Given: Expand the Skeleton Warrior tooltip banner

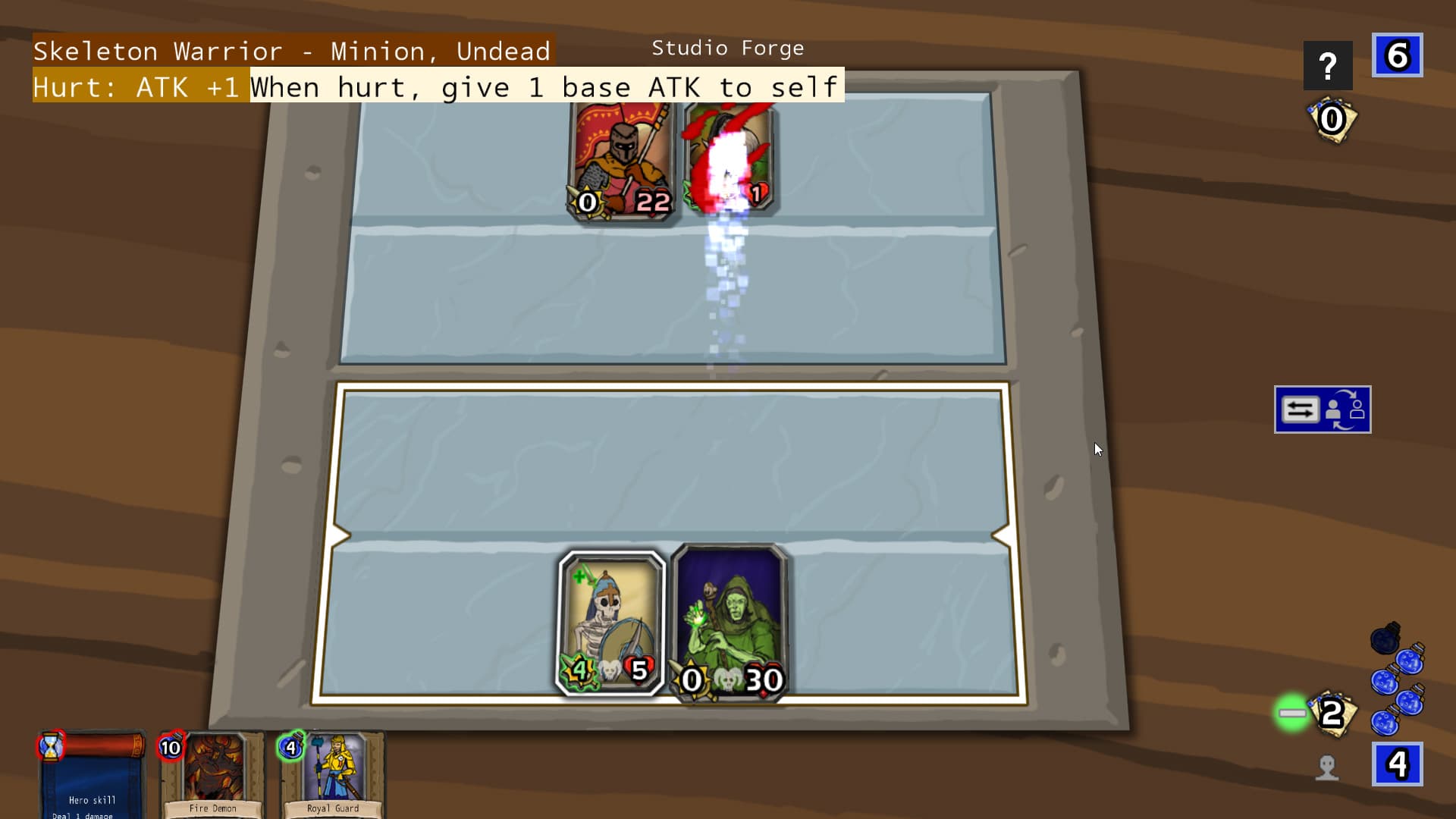Looking at the screenshot, I should [292, 50].
